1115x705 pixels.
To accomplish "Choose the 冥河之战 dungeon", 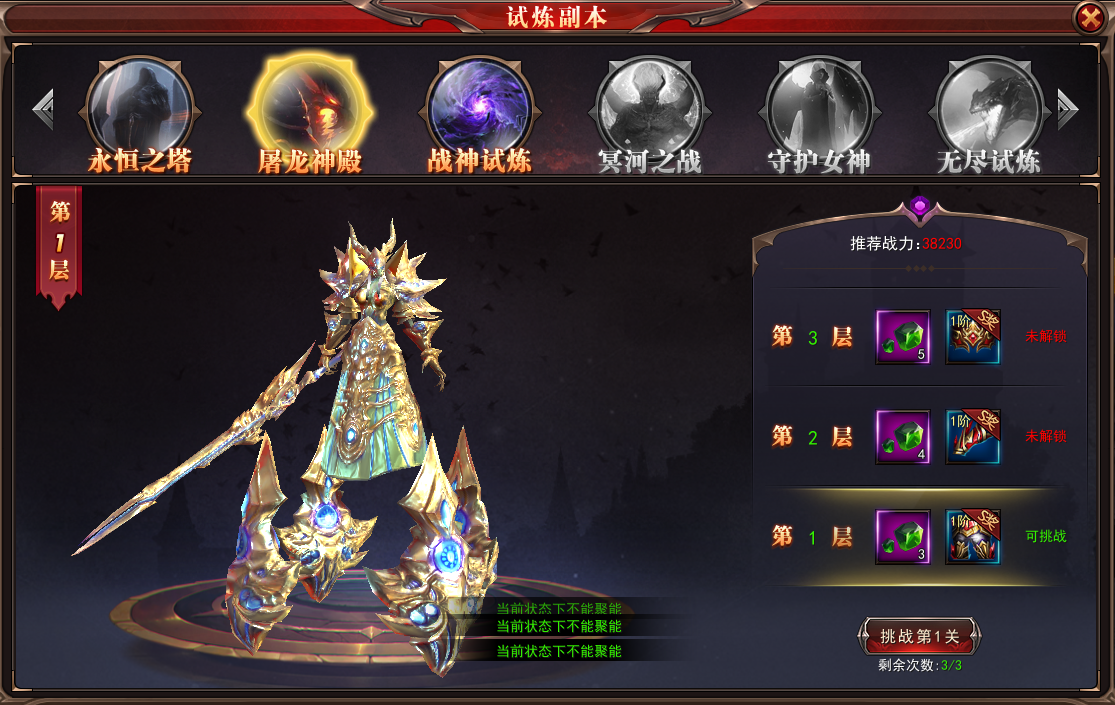I will pyautogui.click(x=650, y=109).
